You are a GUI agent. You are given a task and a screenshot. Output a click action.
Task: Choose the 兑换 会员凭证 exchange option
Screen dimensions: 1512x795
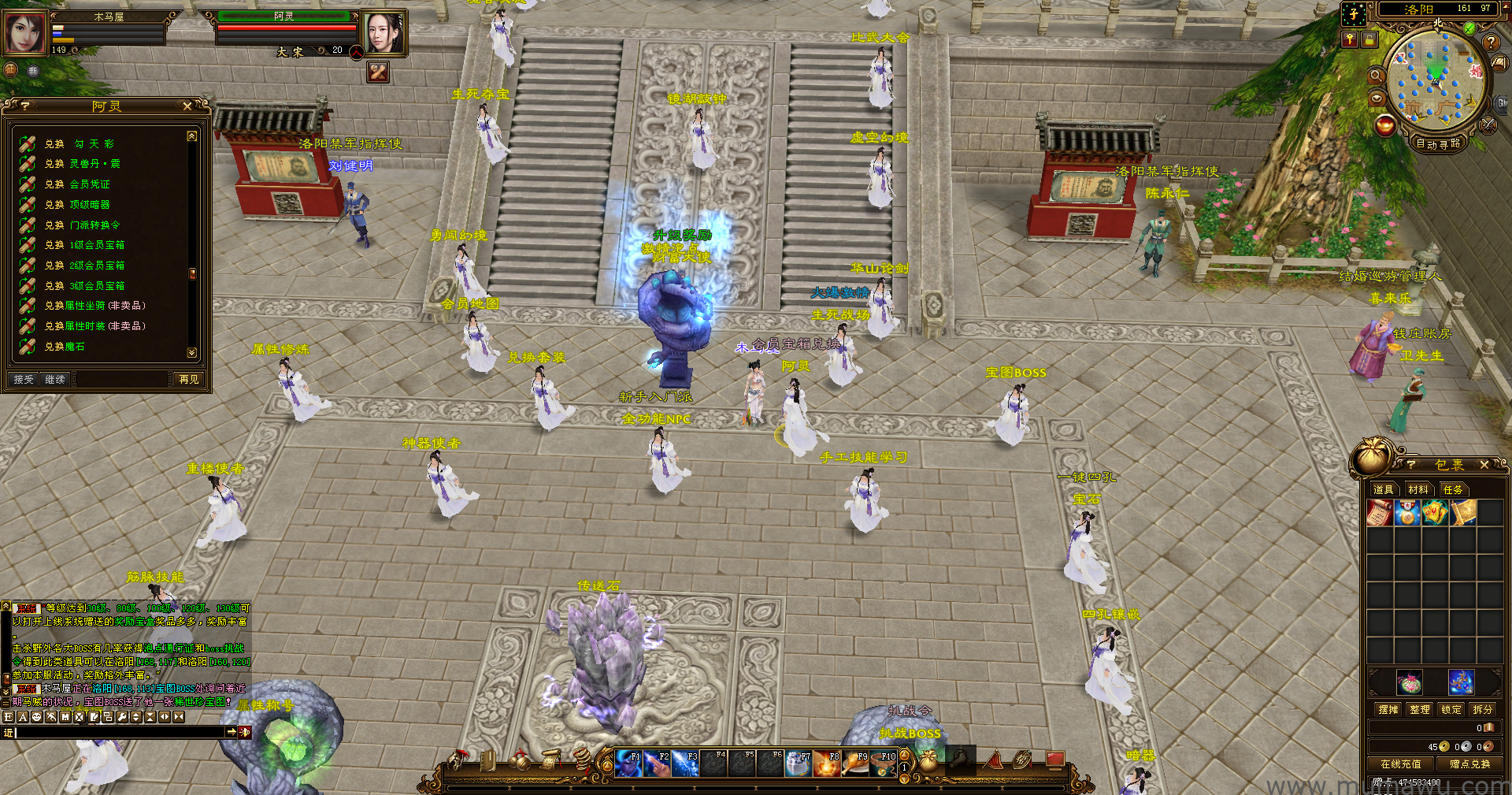[77, 184]
